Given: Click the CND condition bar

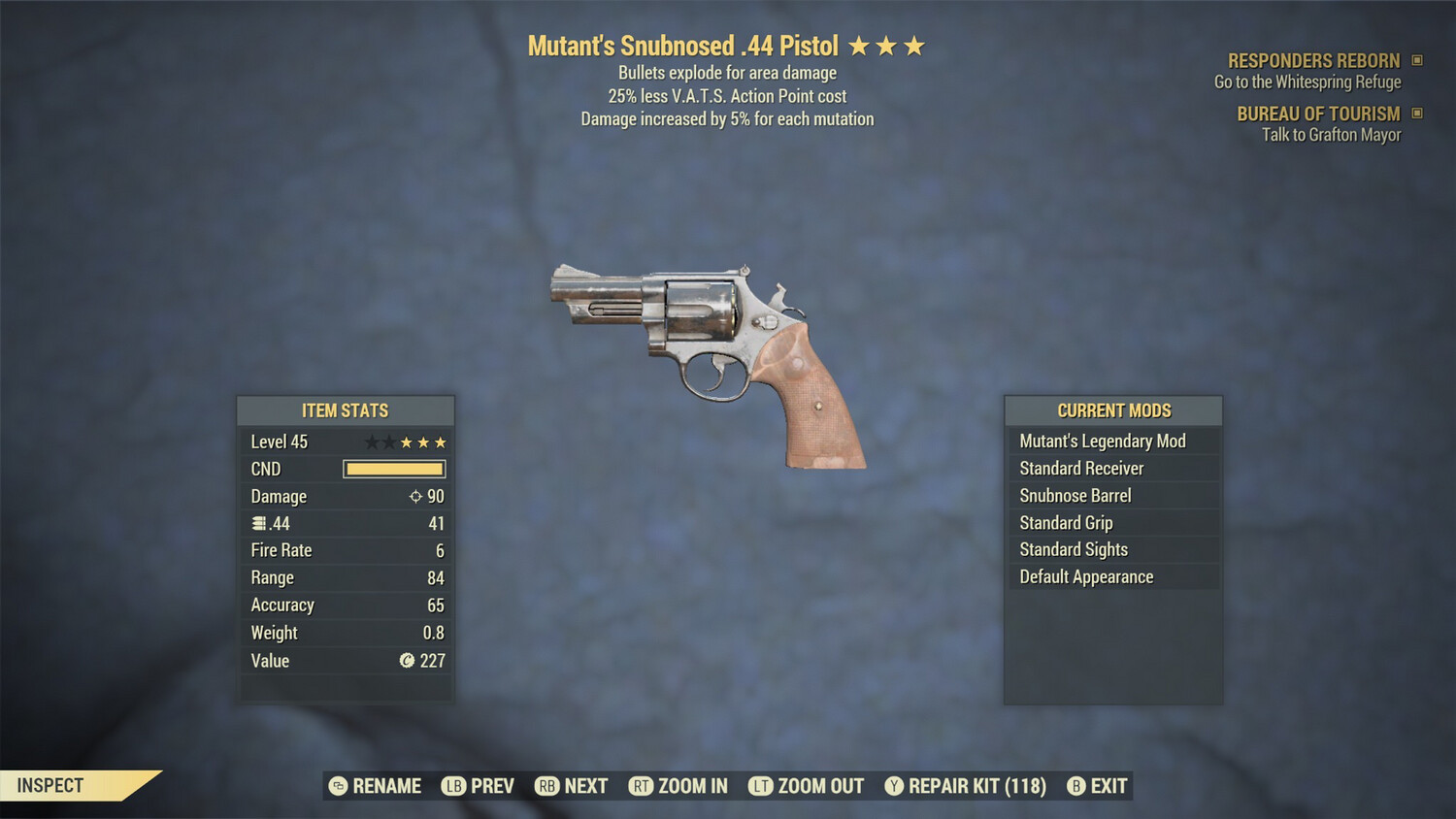Looking at the screenshot, I should tap(392, 469).
